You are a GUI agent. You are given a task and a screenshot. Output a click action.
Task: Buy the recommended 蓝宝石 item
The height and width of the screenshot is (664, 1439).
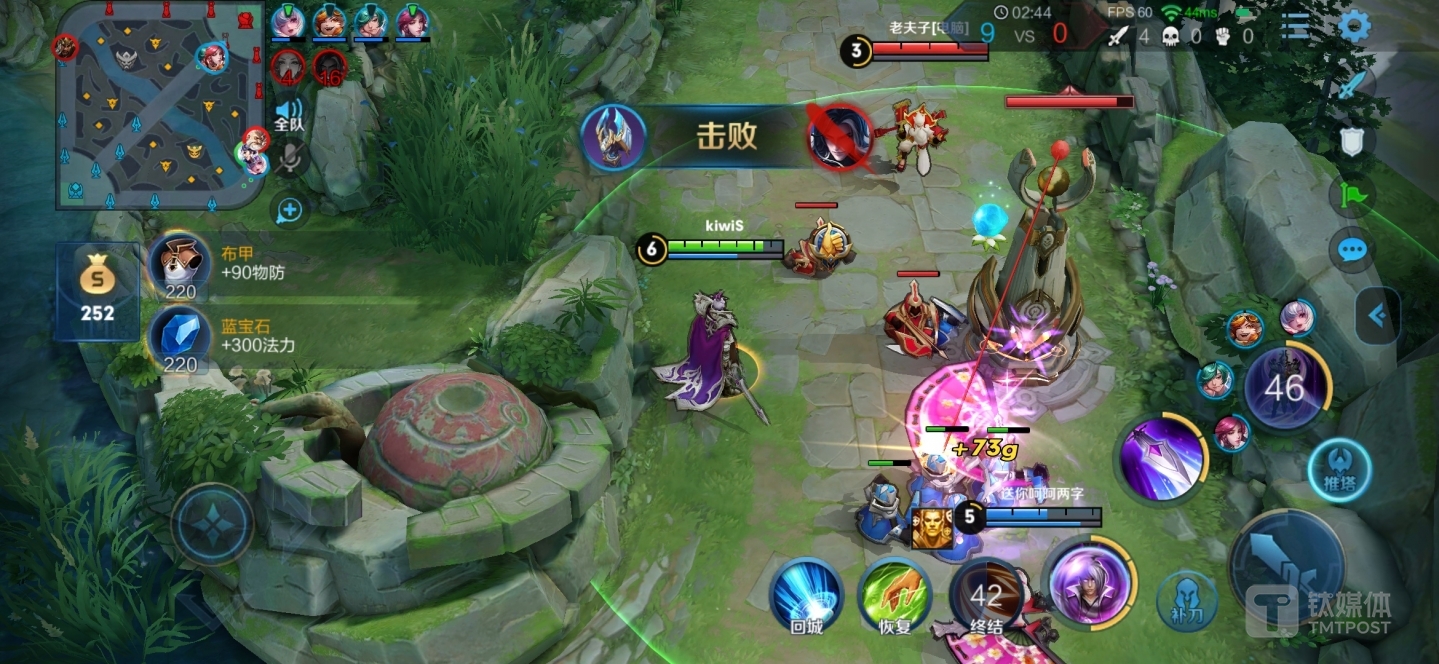point(180,339)
